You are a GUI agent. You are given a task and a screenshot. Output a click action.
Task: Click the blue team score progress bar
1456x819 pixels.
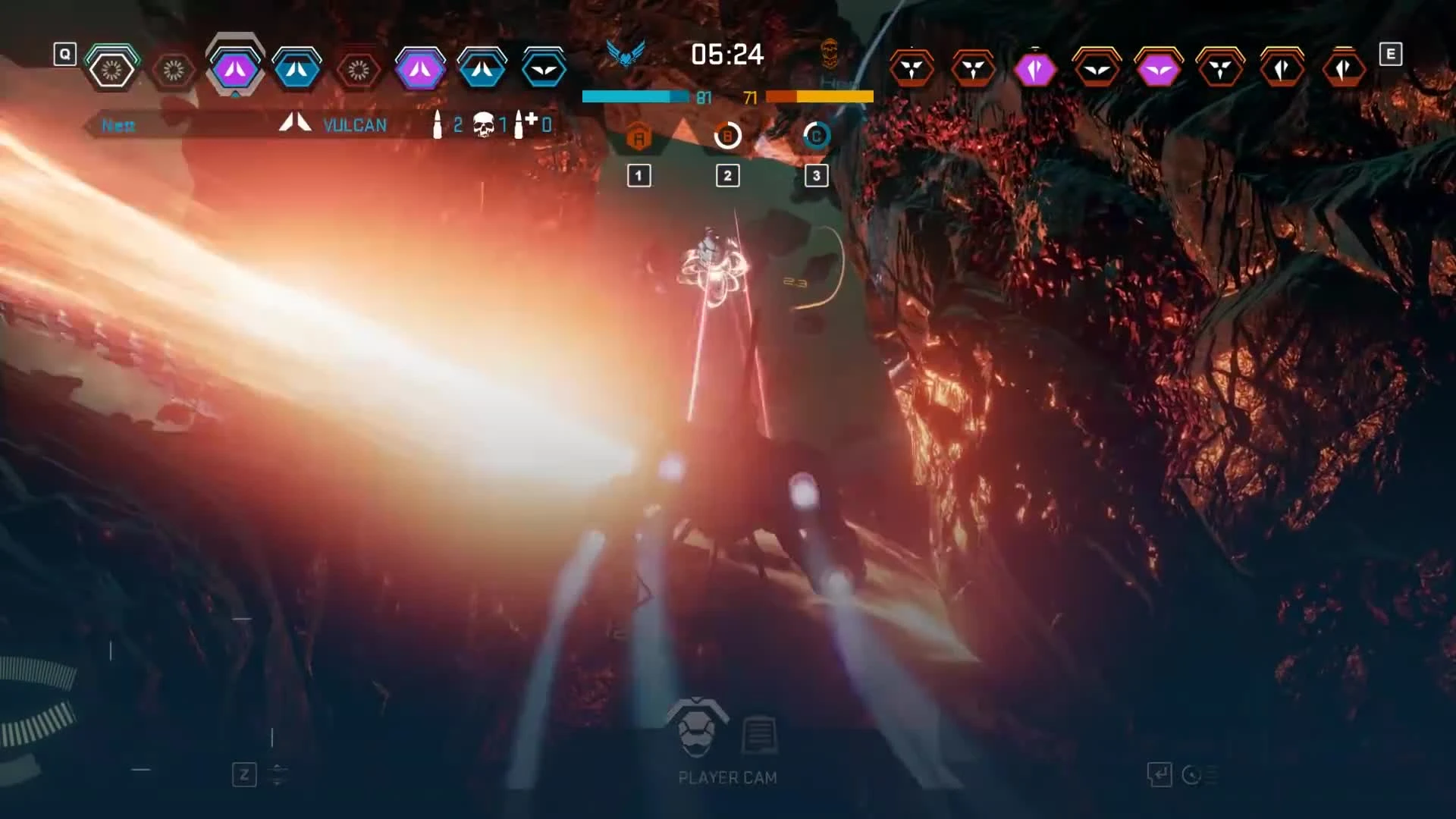[637, 97]
